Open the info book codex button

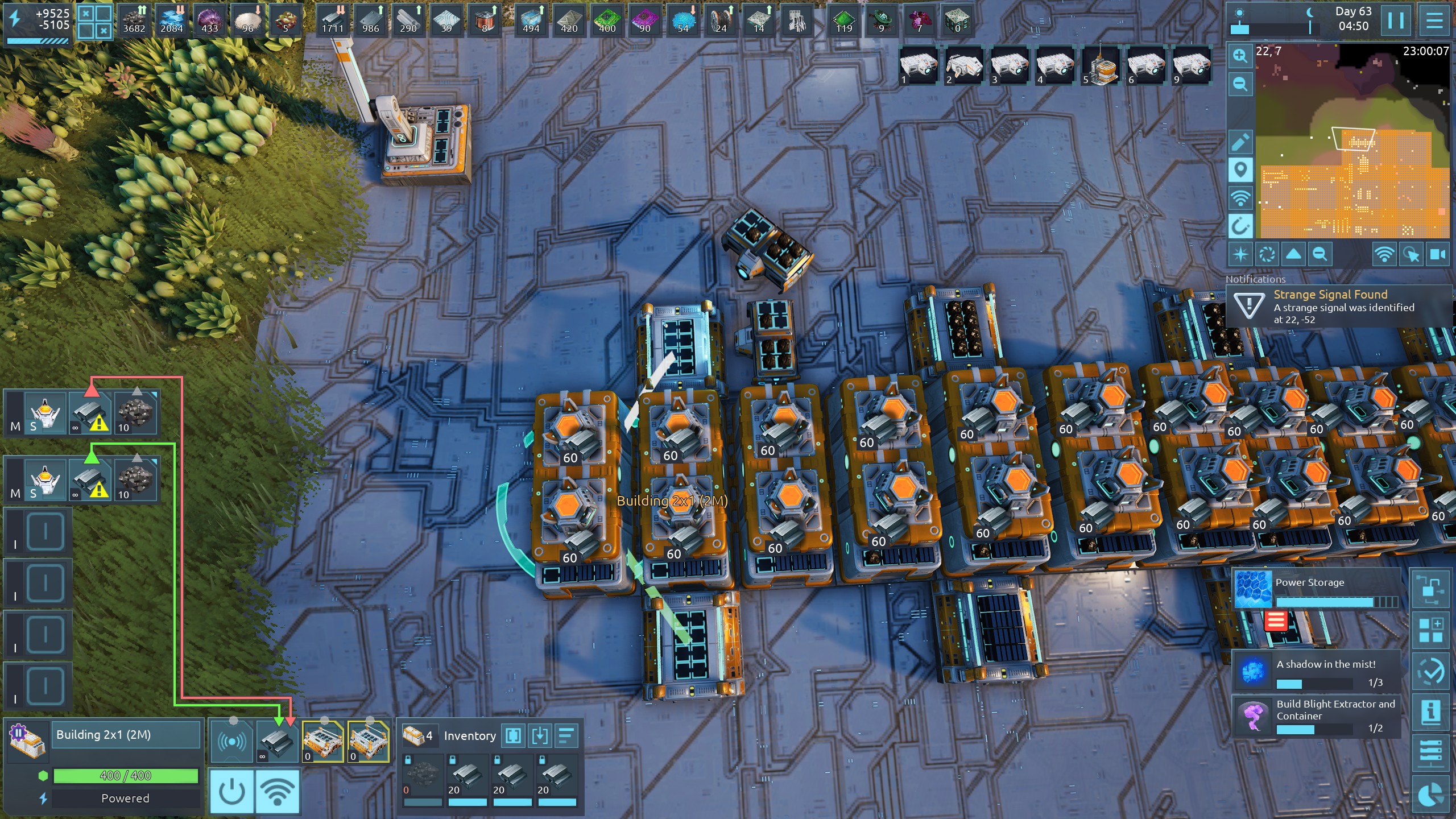[1431, 712]
